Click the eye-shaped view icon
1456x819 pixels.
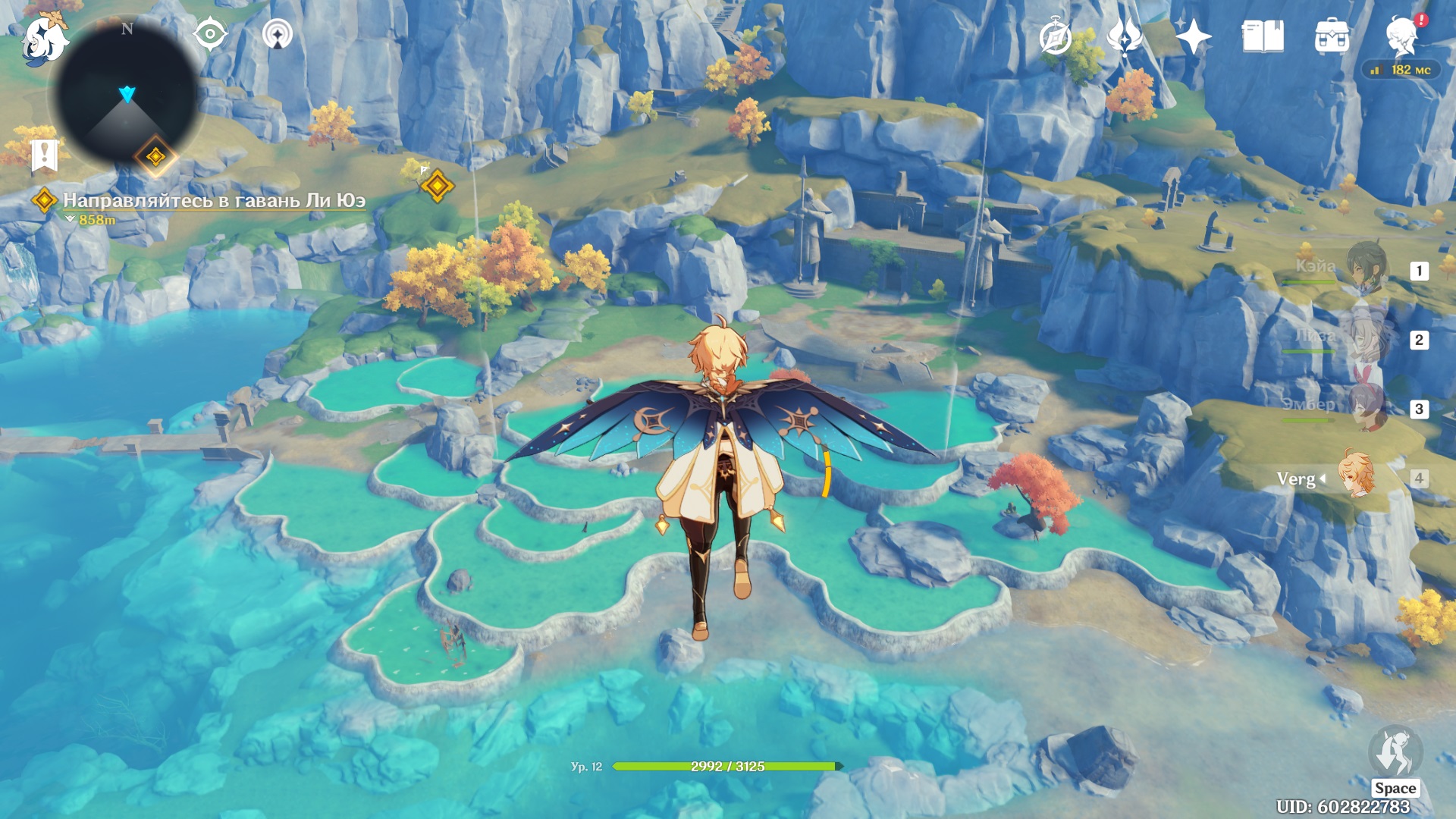[x=210, y=34]
